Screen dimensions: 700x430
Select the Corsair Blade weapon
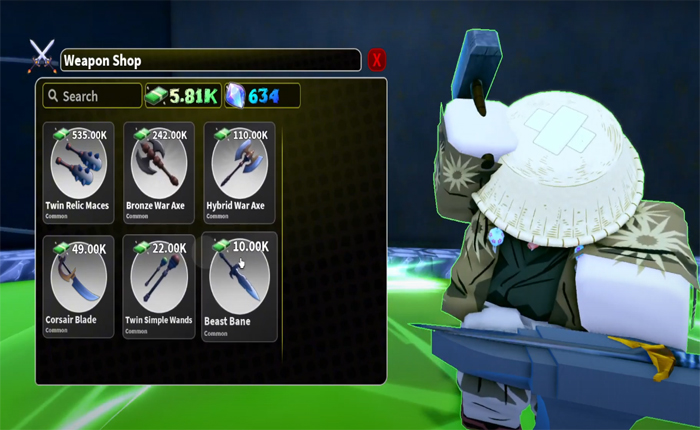[x=78, y=287]
